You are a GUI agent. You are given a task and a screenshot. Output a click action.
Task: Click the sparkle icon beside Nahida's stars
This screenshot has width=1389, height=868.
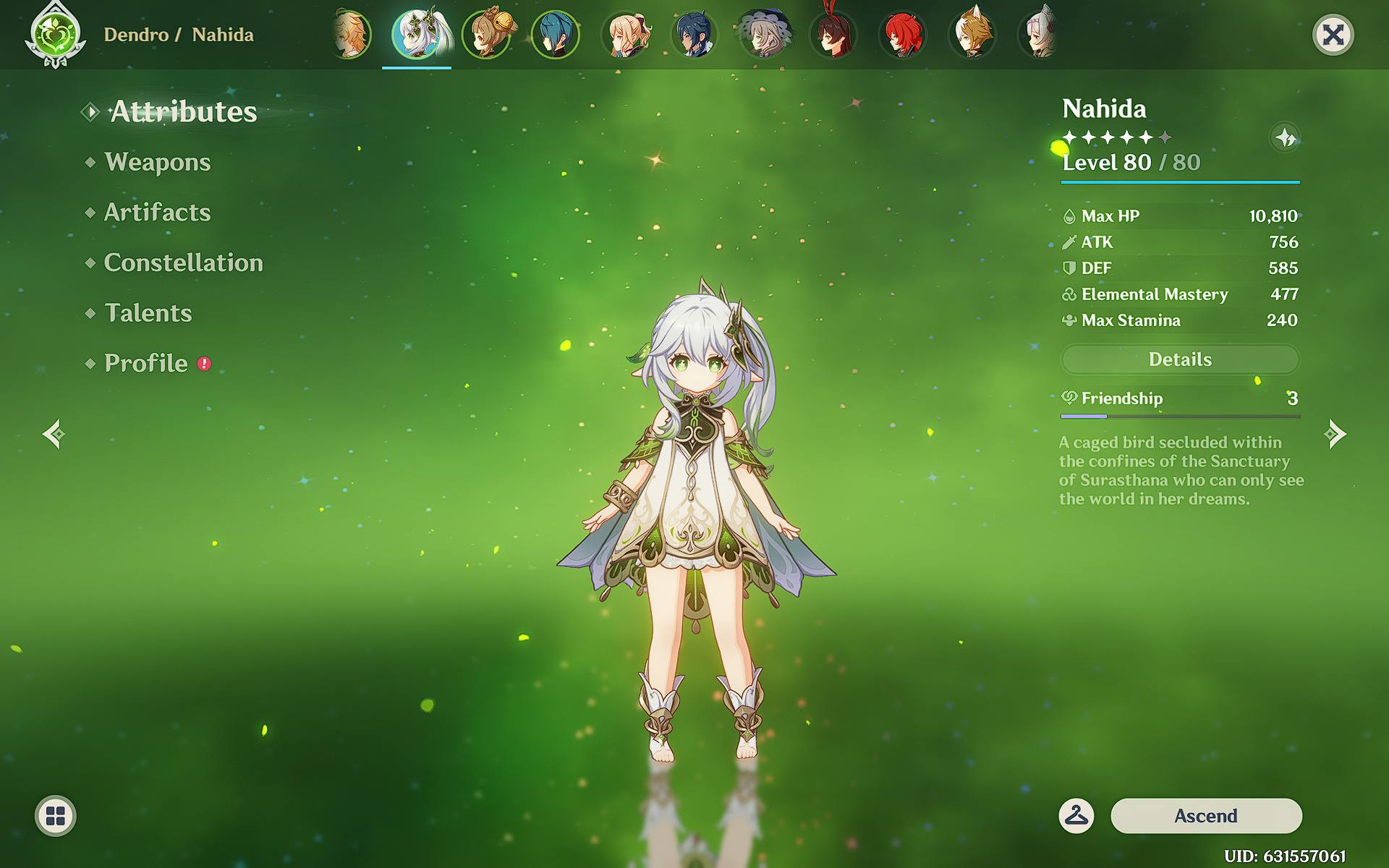1285,137
